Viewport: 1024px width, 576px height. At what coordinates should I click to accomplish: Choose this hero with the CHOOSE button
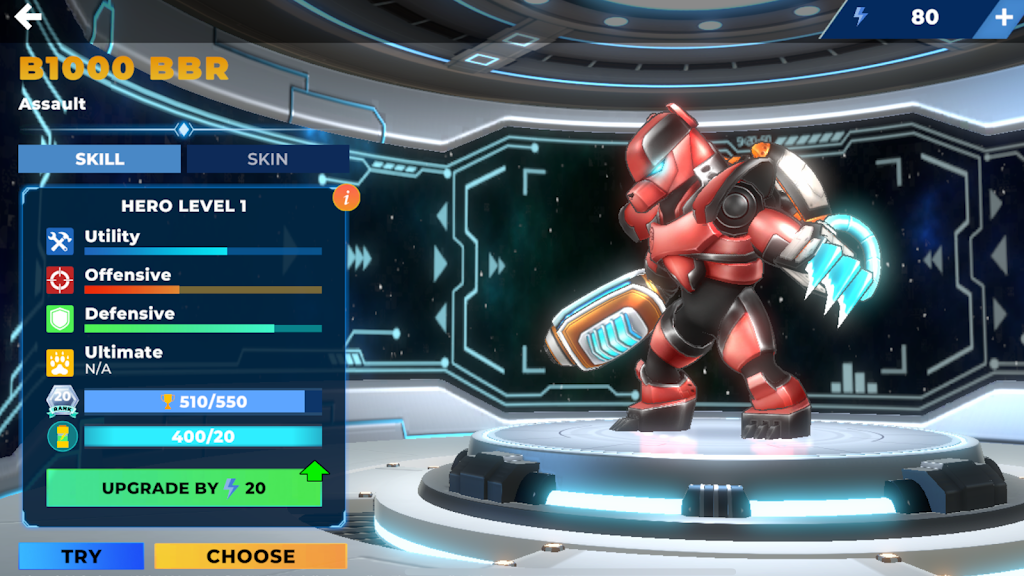[x=250, y=557]
